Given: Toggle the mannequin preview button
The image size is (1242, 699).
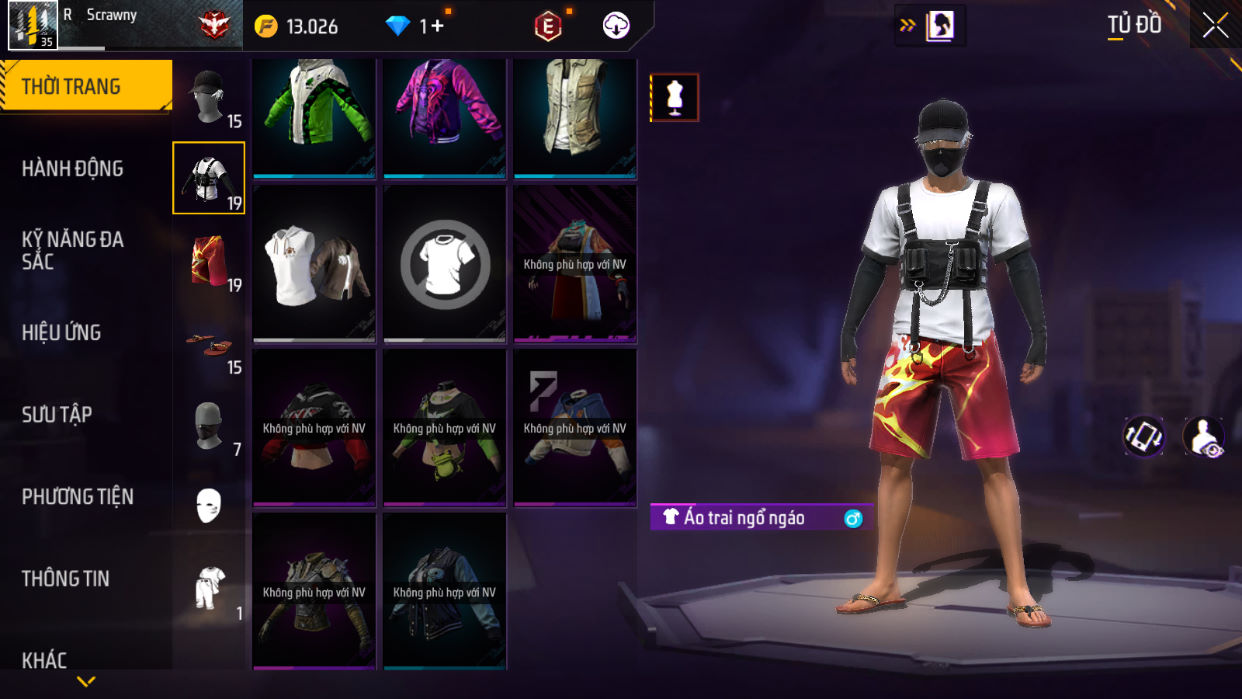Looking at the screenshot, I should (x=675, y=98).
